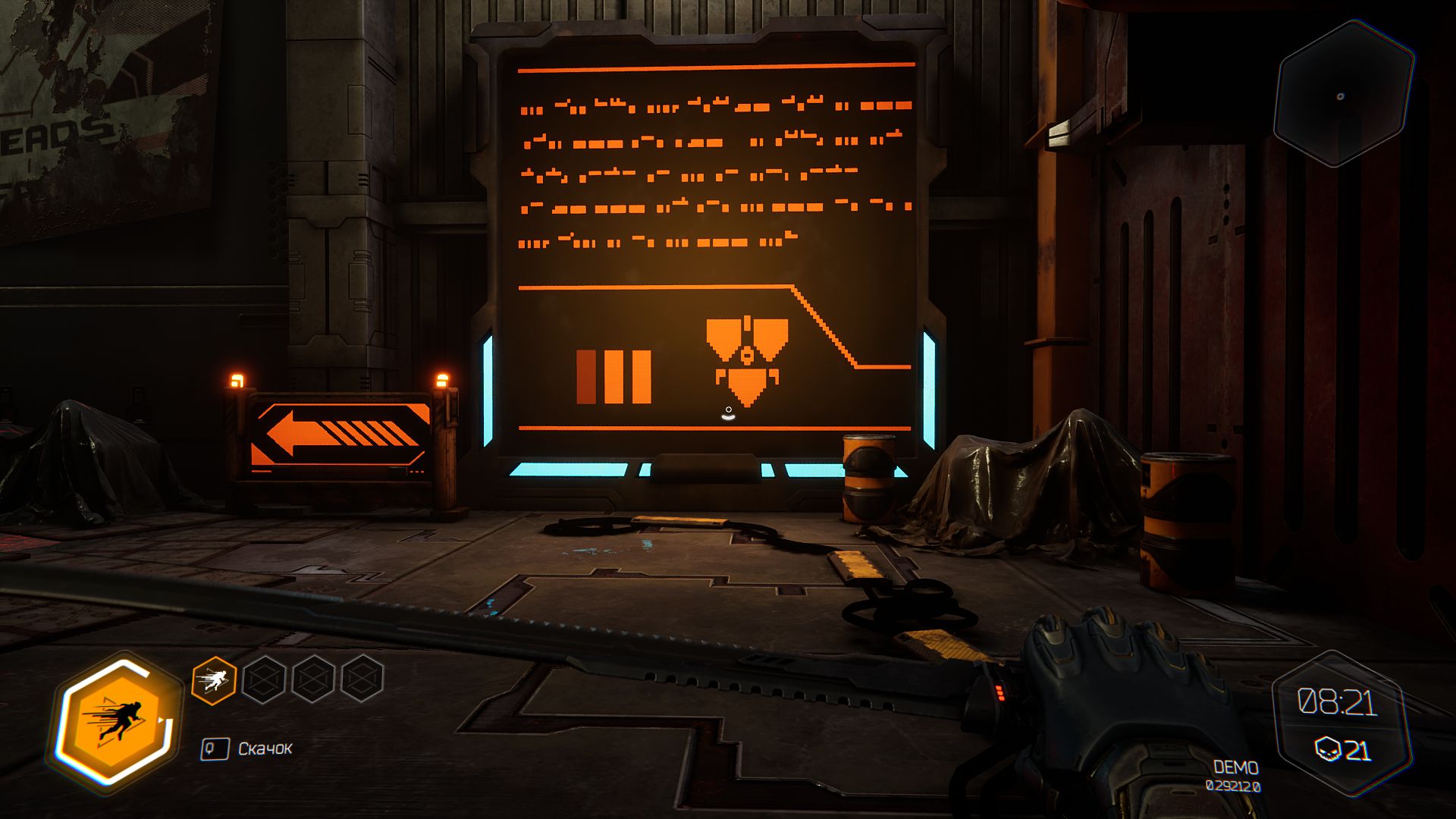This screenshot has width=1456, height=819.
Task: Click the radiation warning symbol on the screen
Action: pyautogui.click(x=747, y=357)
